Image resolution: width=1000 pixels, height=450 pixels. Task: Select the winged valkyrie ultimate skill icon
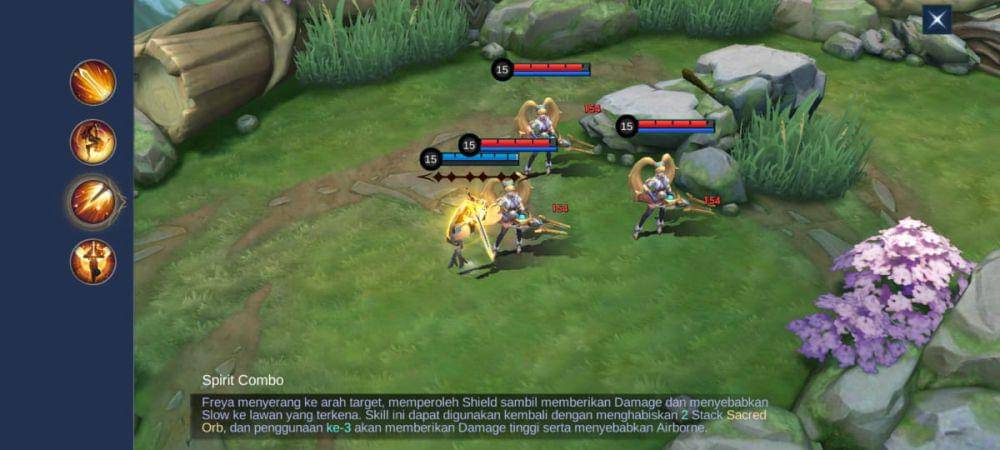93,261
